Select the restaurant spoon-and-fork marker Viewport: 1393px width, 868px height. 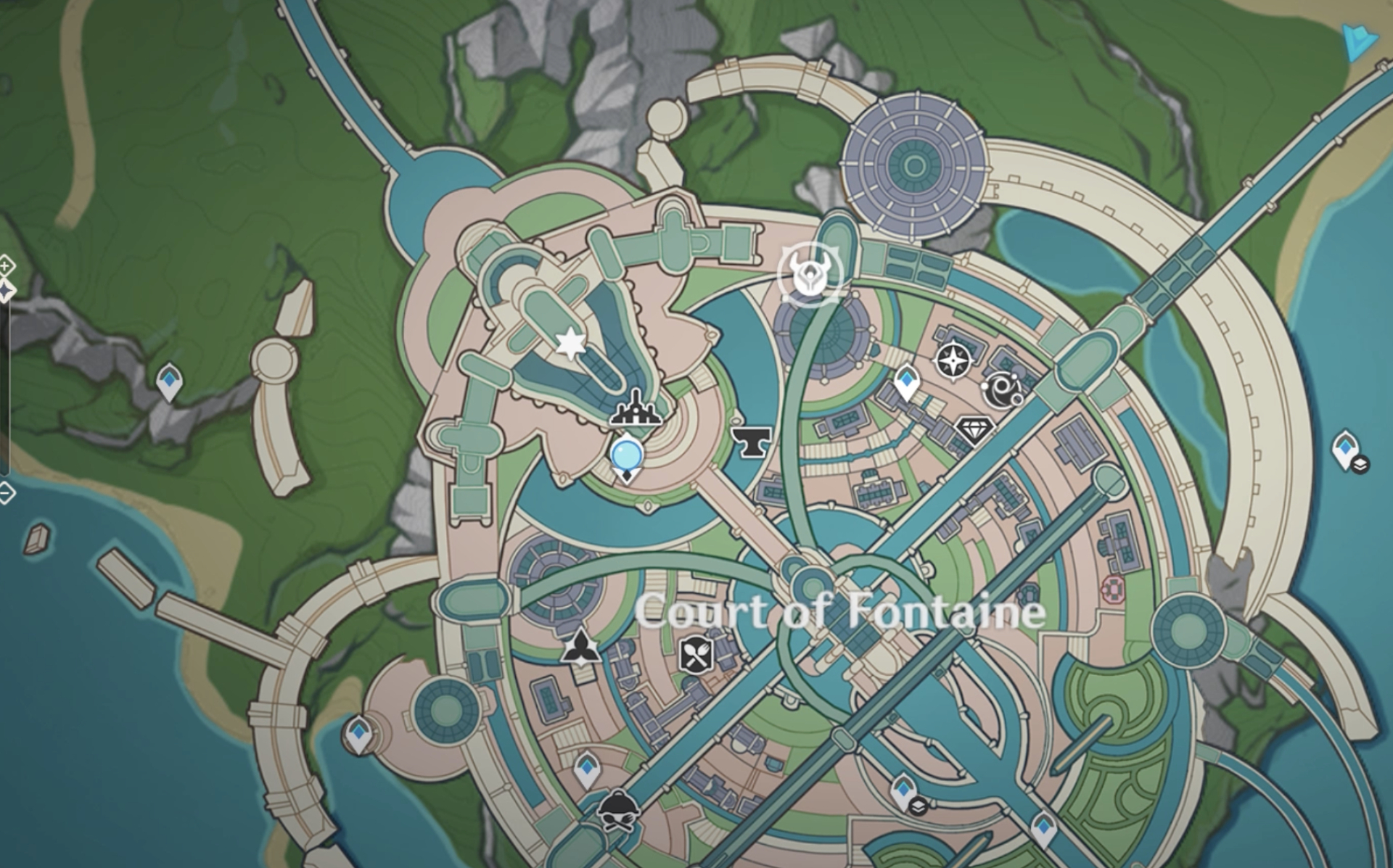(x=696, y=656)
